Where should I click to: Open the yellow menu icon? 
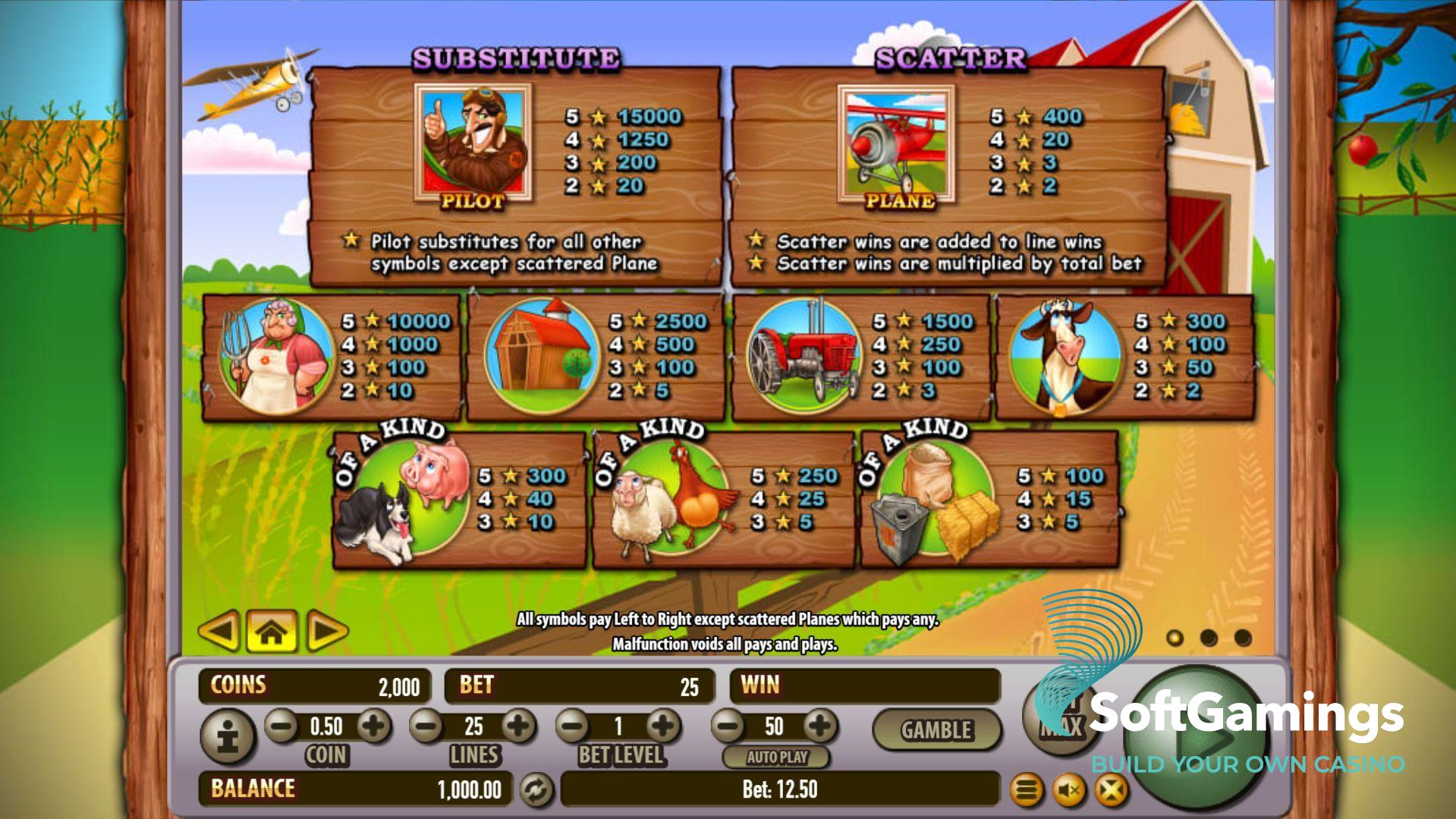[1026, 791]
